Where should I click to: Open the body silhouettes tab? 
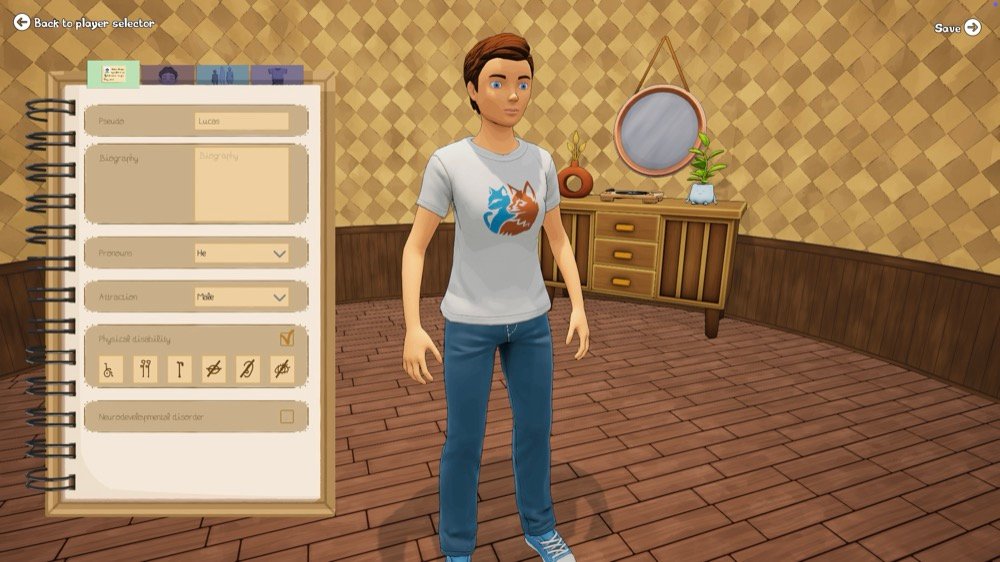tap(222, 75)
